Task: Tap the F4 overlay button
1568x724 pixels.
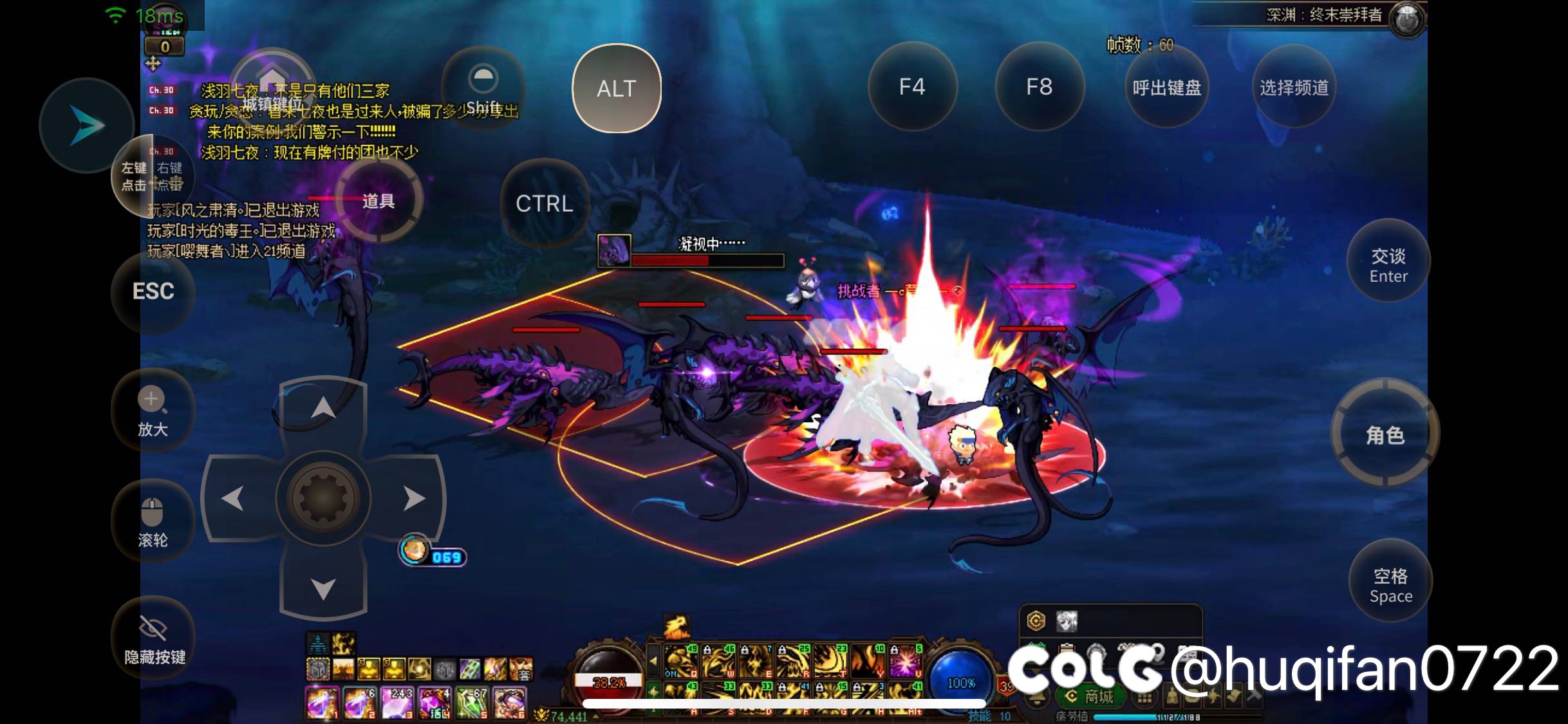Action: click(911, 87)
